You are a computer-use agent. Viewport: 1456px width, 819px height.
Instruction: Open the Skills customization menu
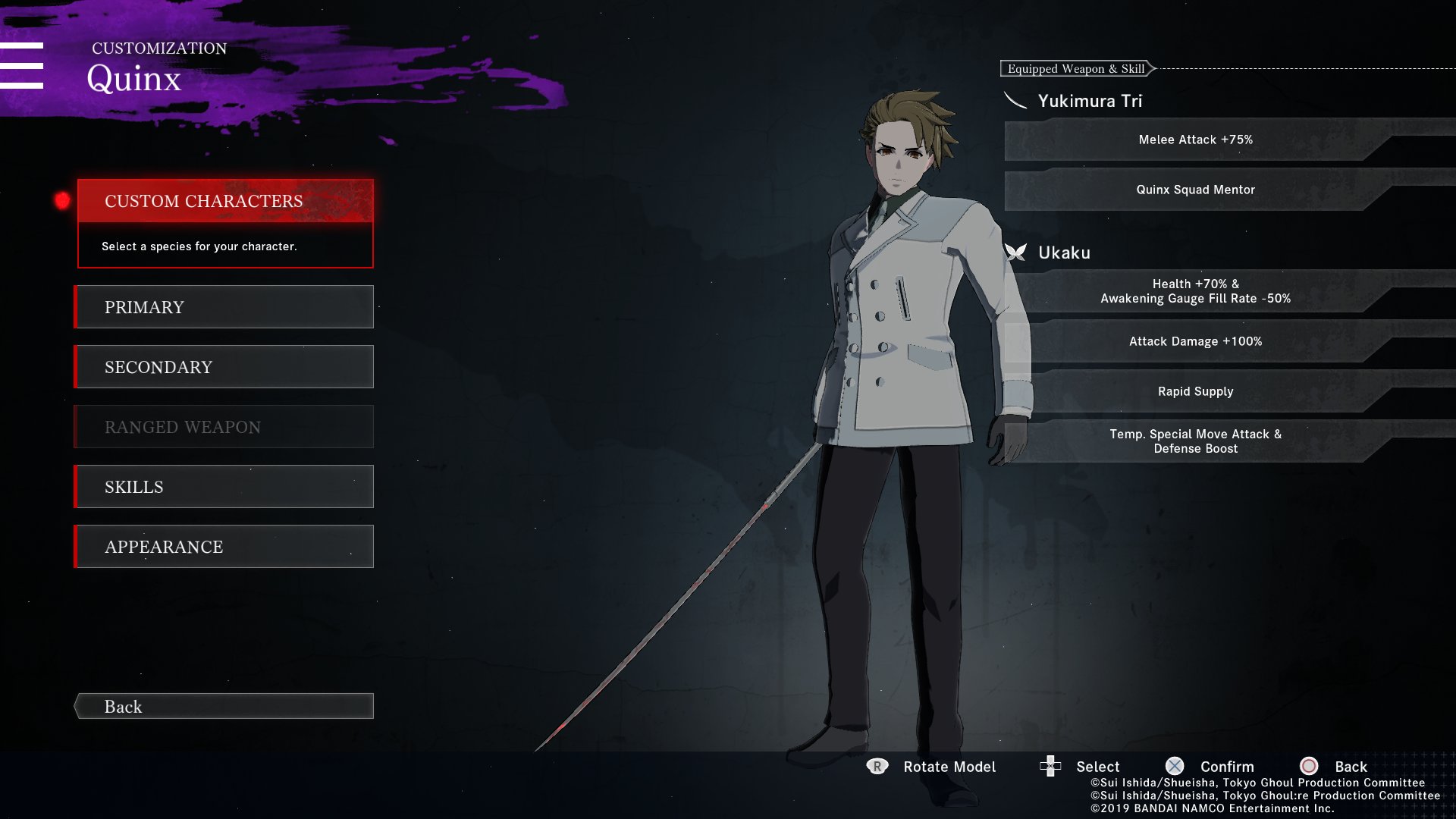pos(225,487)
